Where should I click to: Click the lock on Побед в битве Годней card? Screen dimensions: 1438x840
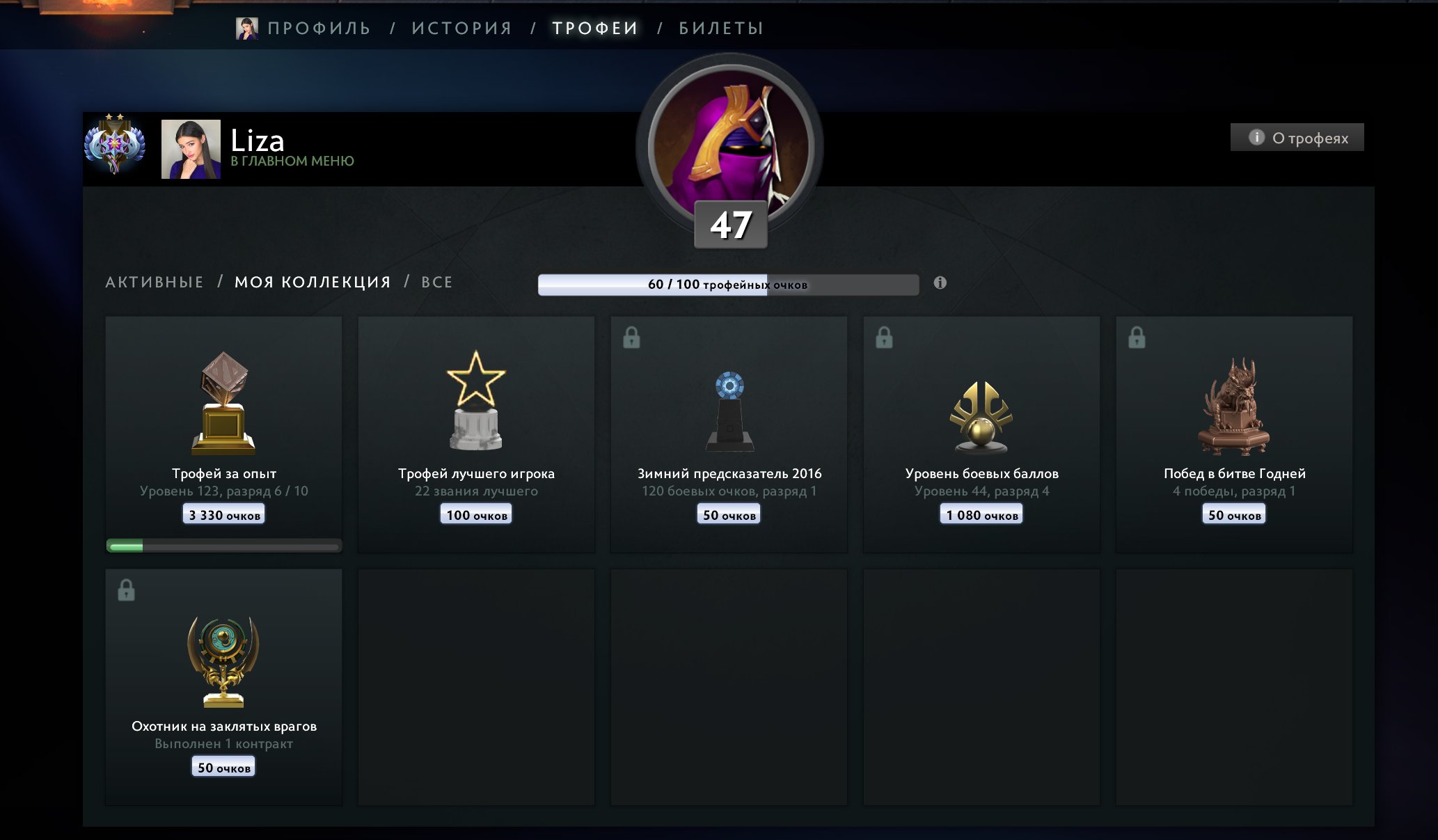click(1137, 339)
